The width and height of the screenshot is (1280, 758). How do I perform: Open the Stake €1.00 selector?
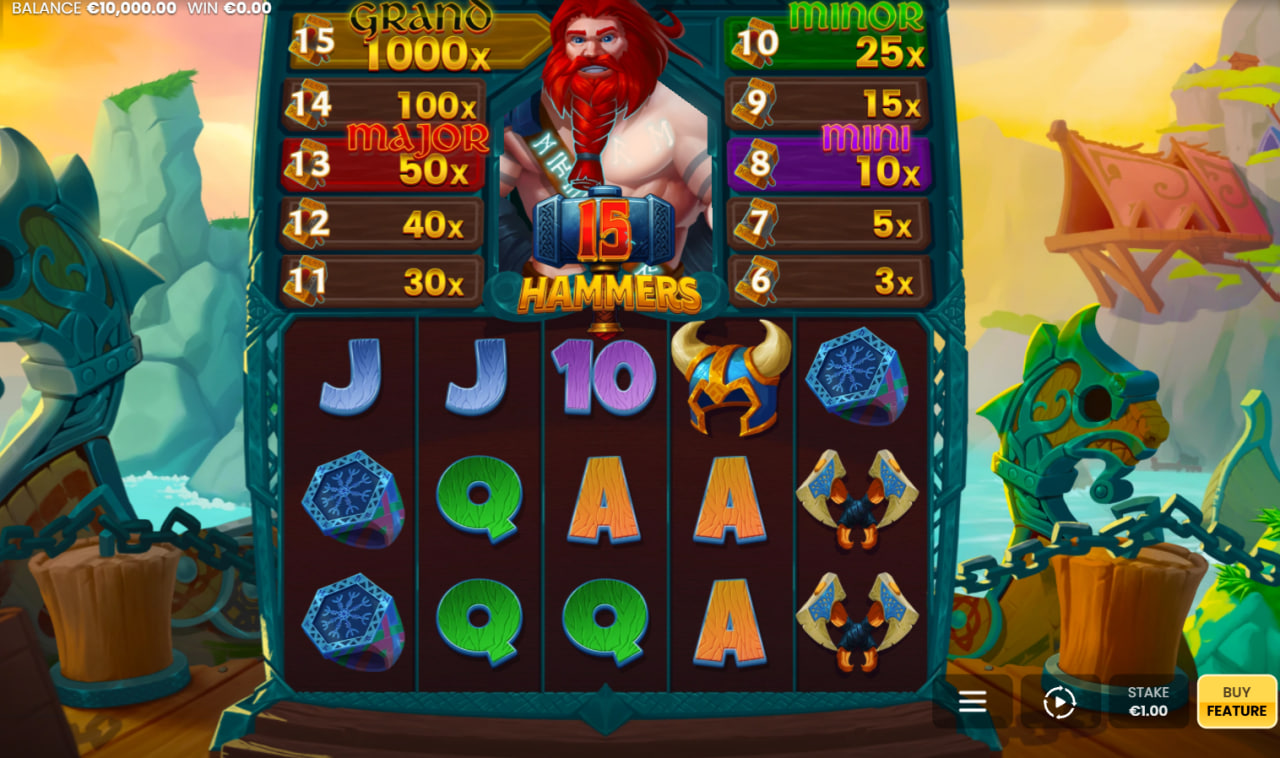click(1148, 700)
